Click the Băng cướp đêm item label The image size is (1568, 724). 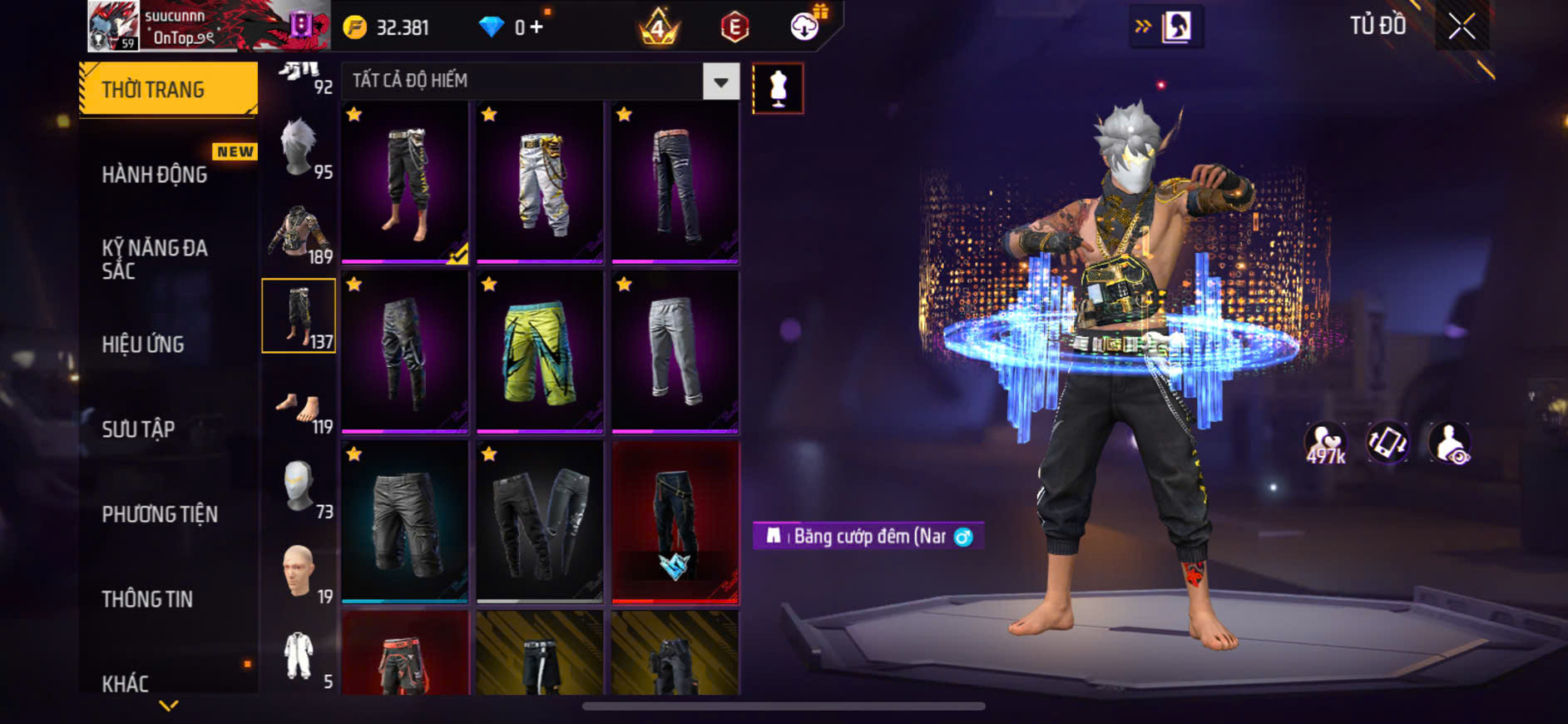pos(868,537)
